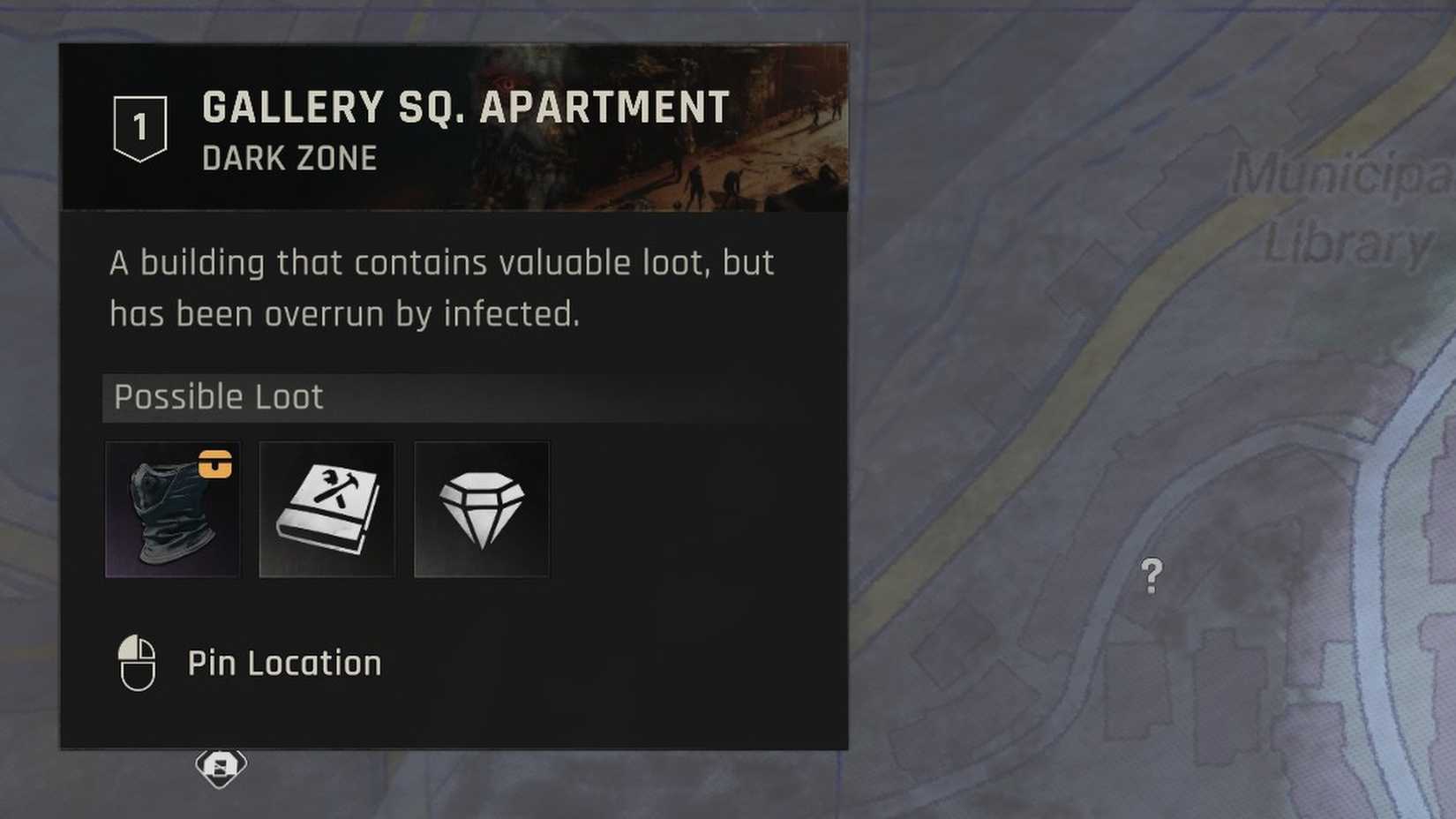Select the valuables gem loot icon
This screenshot has width=1456, height=819.
tap(482, 509)
